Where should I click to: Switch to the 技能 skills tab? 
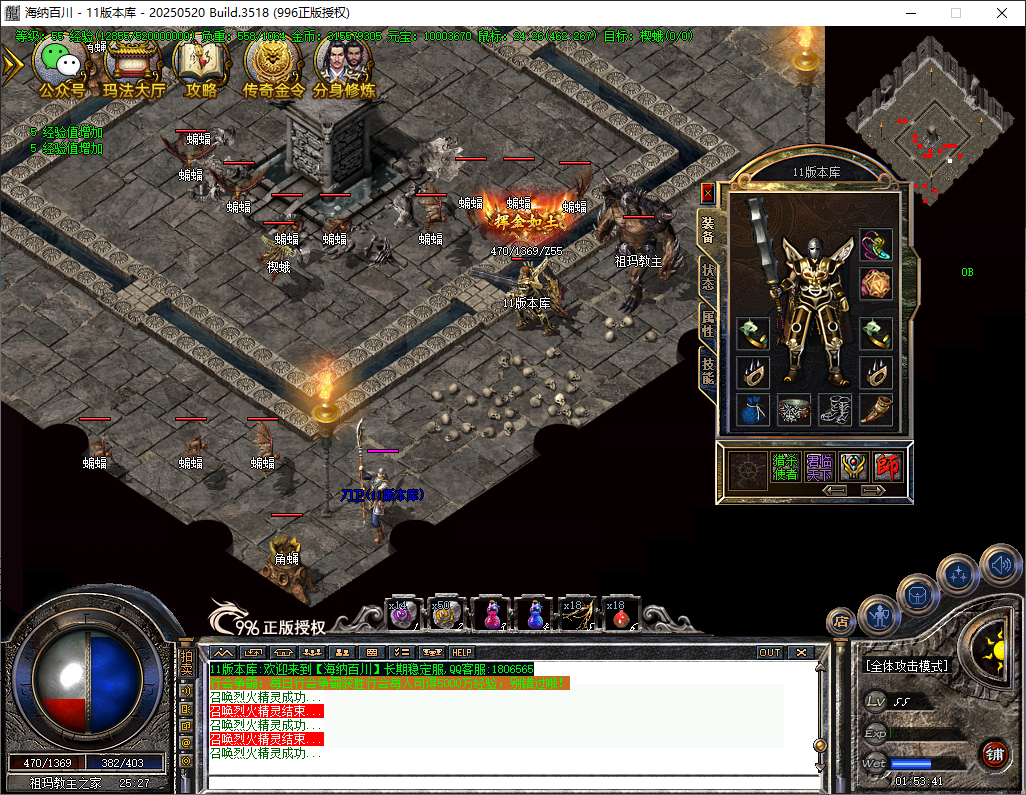point(708,371)
